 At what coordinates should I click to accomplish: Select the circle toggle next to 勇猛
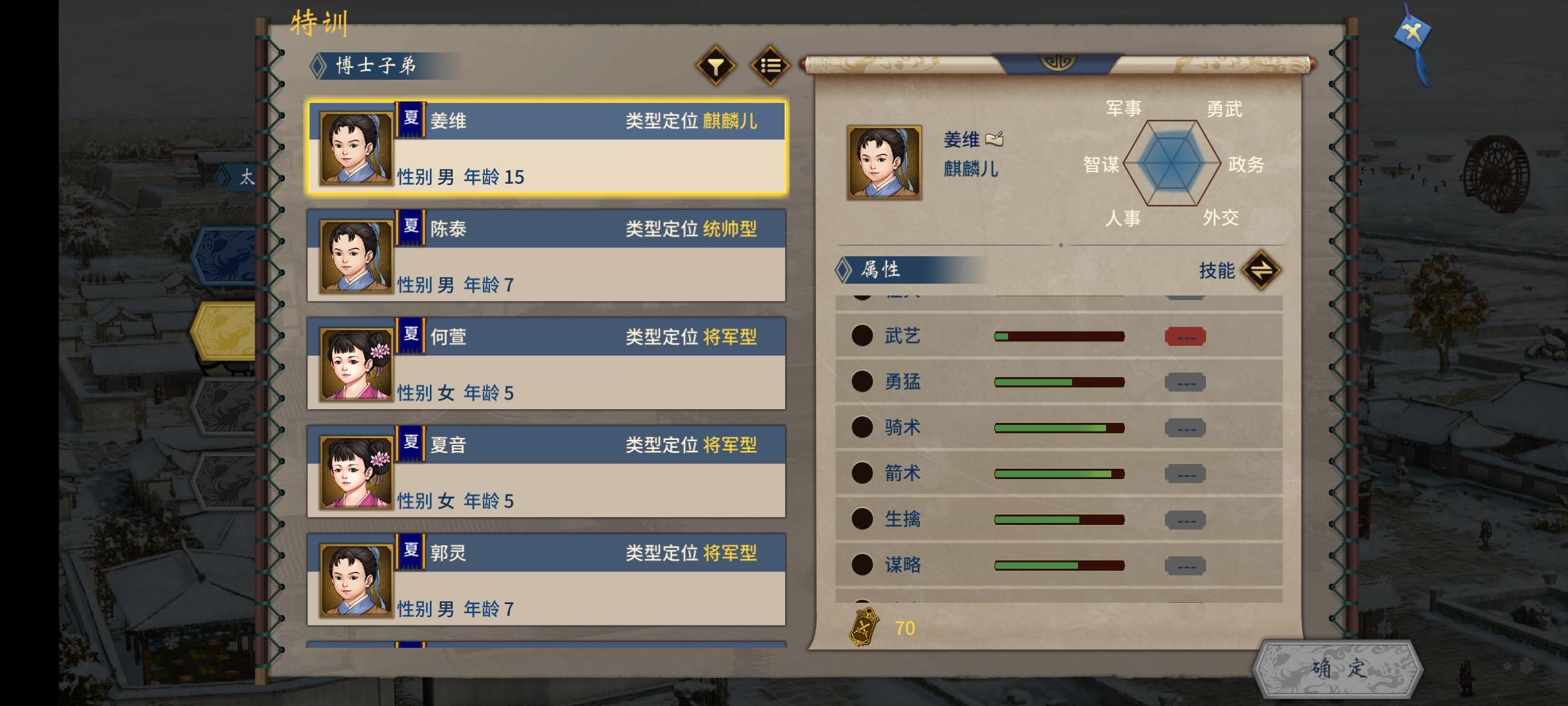point(862,381)
